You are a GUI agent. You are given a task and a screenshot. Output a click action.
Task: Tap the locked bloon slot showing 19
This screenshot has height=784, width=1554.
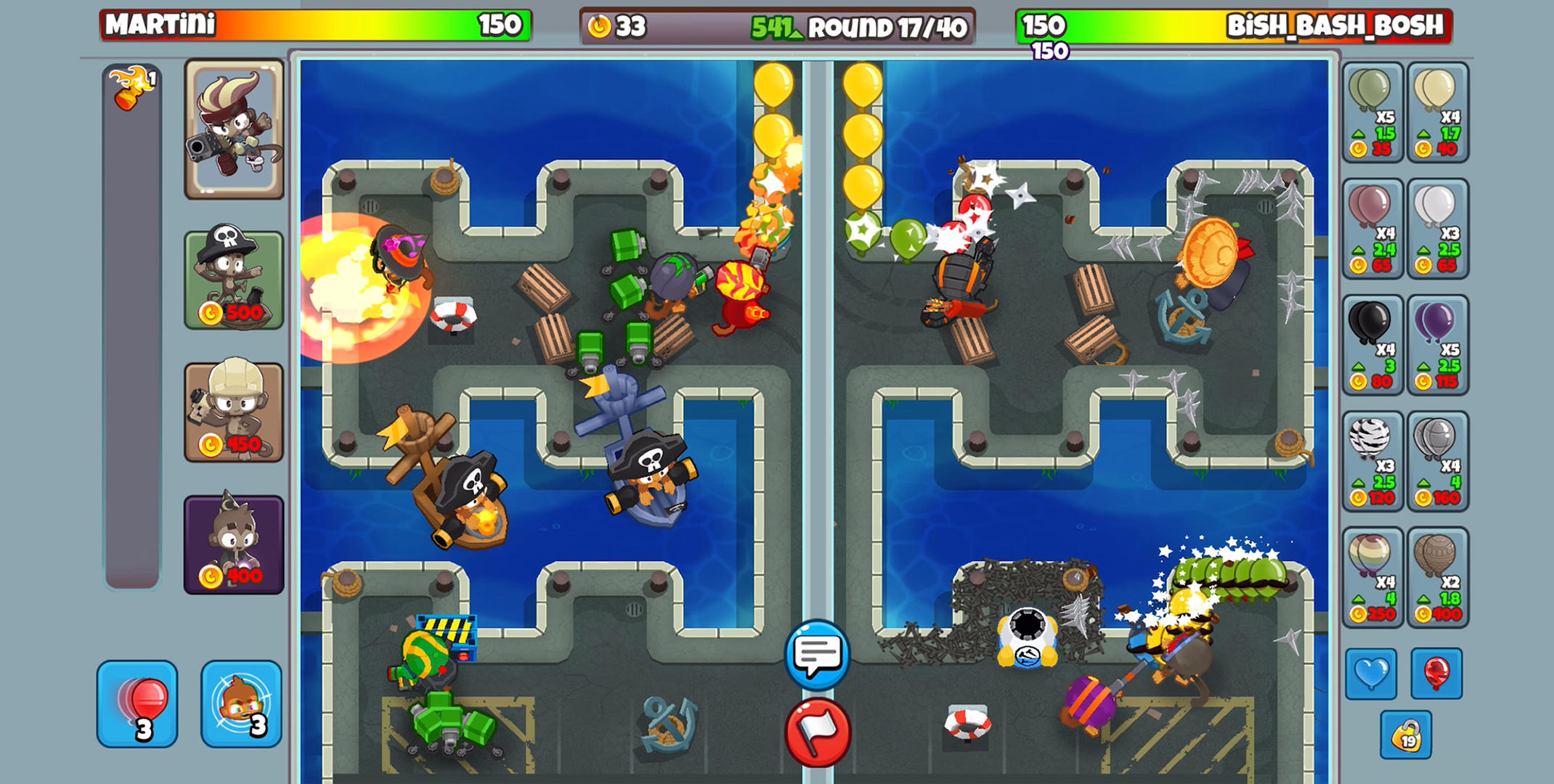pos(1404,733)
